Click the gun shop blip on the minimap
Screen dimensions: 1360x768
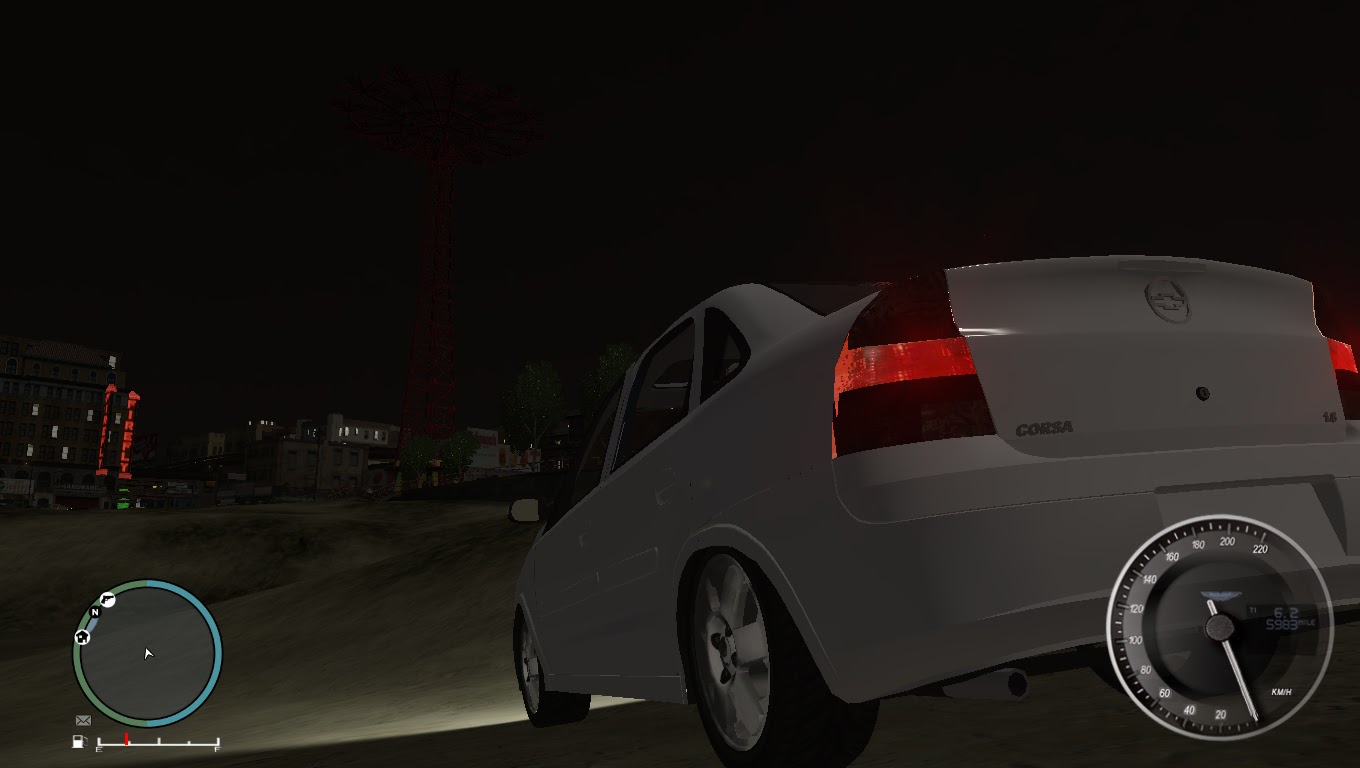tap(108, 600)
